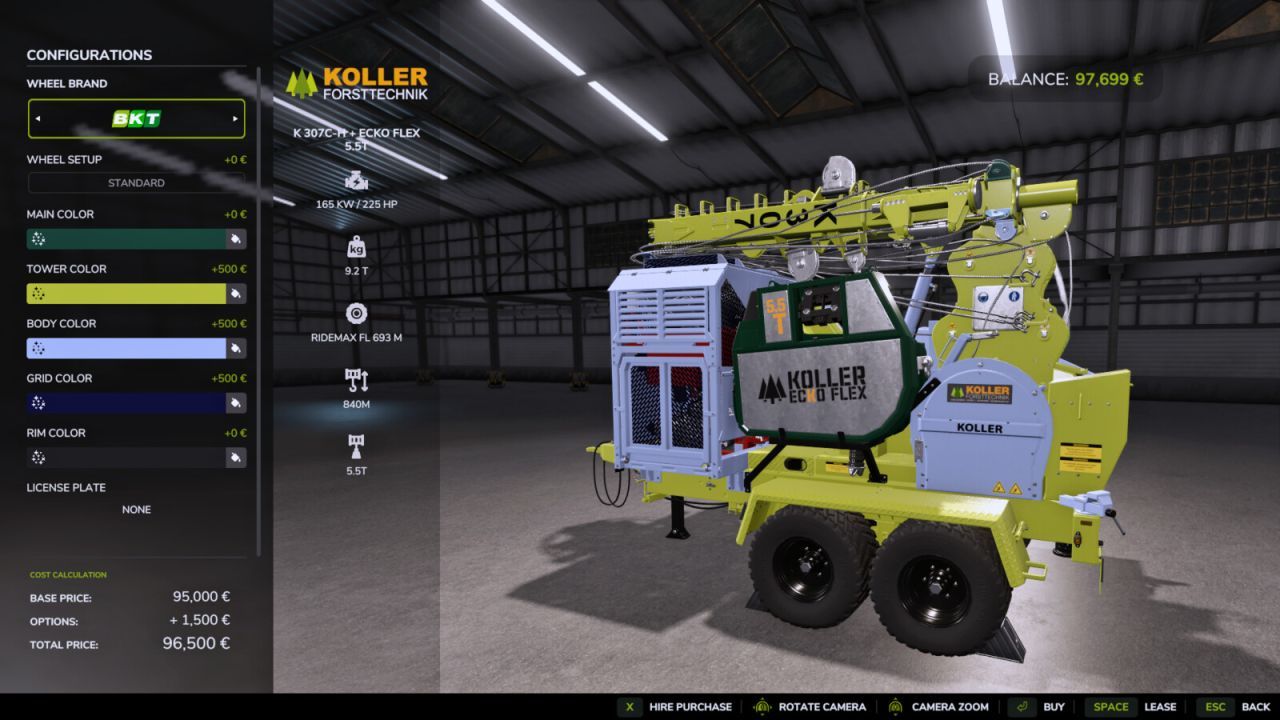Click the STANDARD wheel setup option

tap(136, 182)
